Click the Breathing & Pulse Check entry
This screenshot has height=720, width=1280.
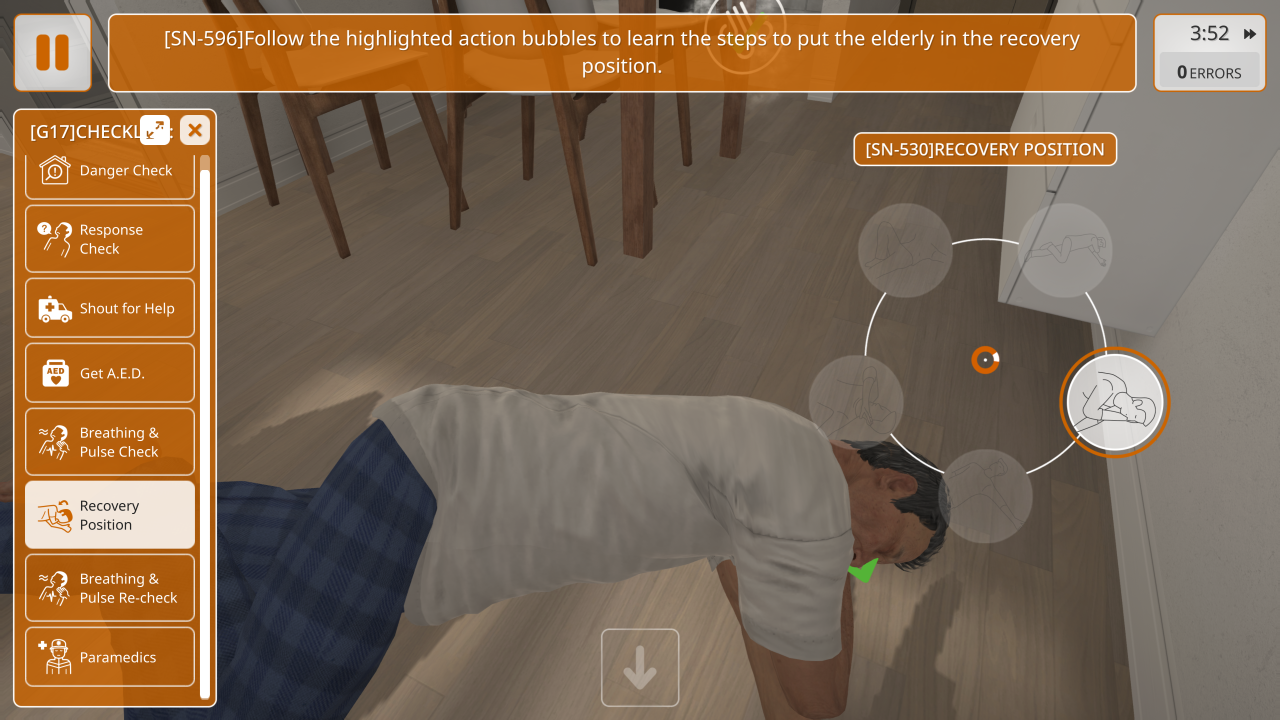coord(110,442)
